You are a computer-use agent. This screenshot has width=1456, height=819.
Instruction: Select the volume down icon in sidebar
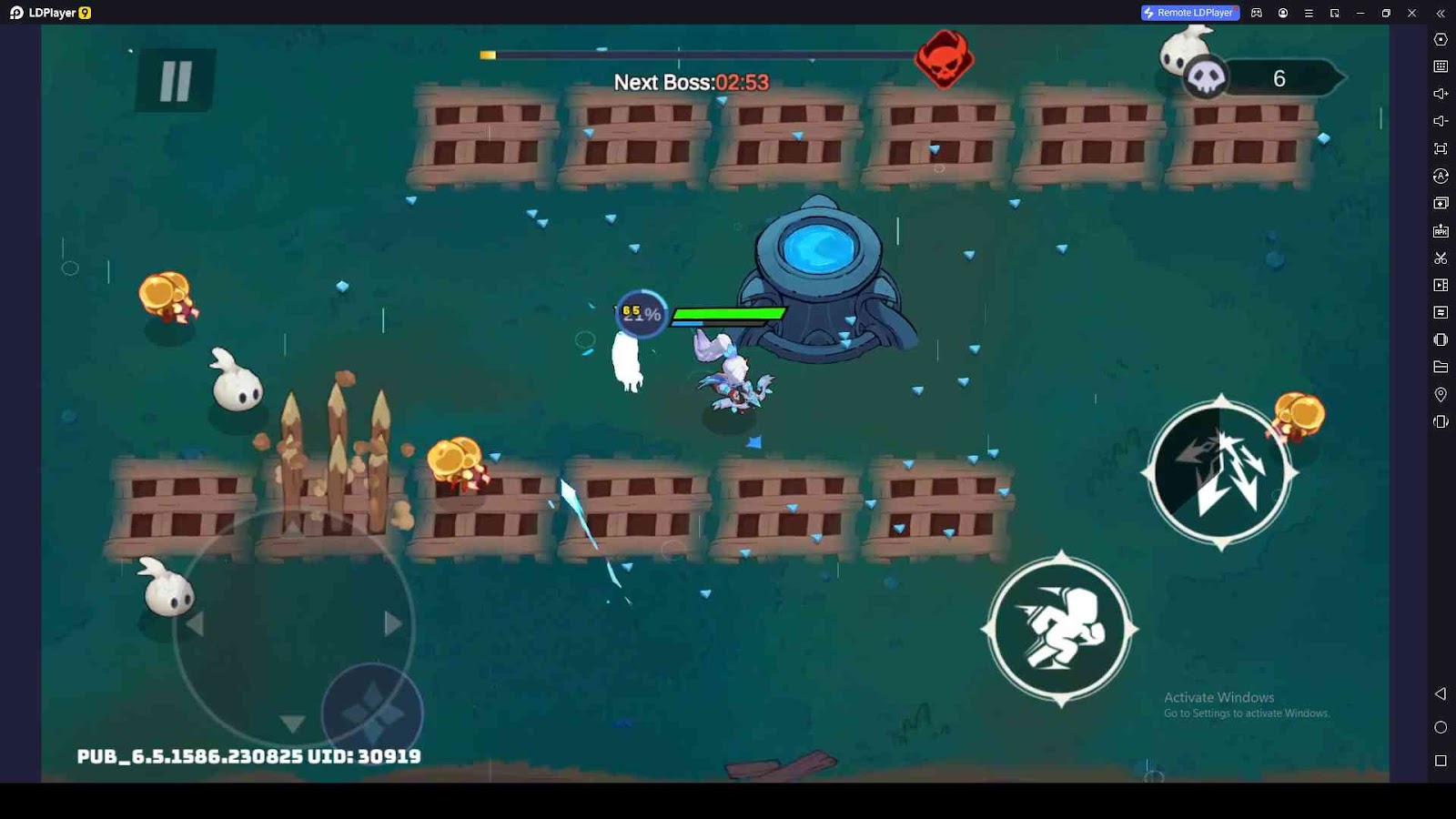point(1441,120)
